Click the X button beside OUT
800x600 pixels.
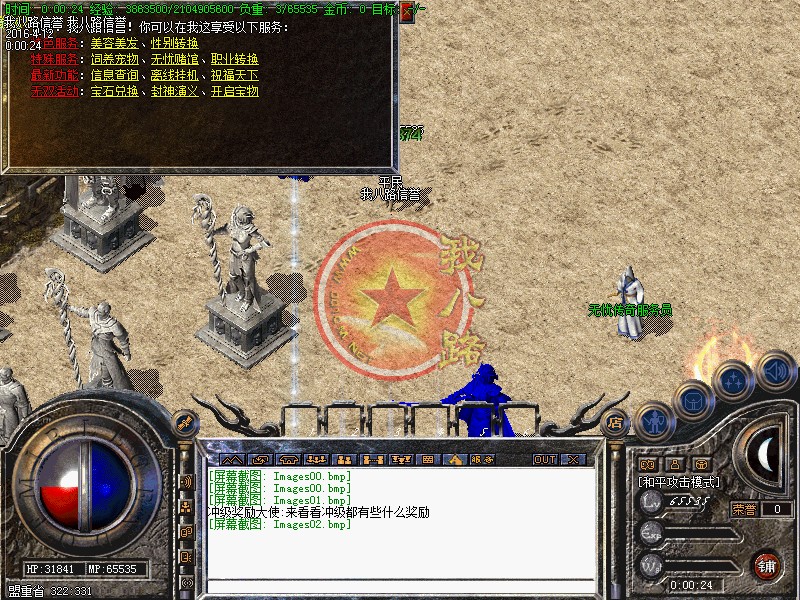pyautogui.click(x=573, y=460)
